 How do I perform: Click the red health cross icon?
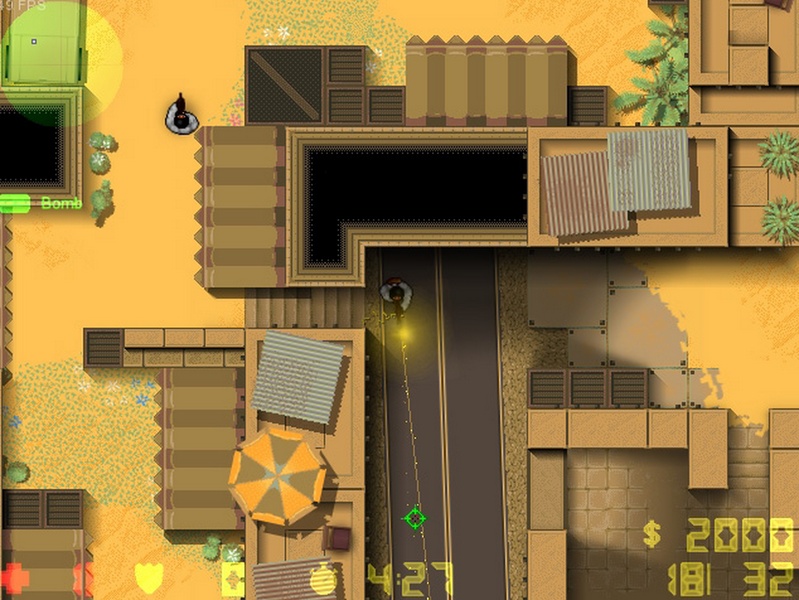coord(14,578)
